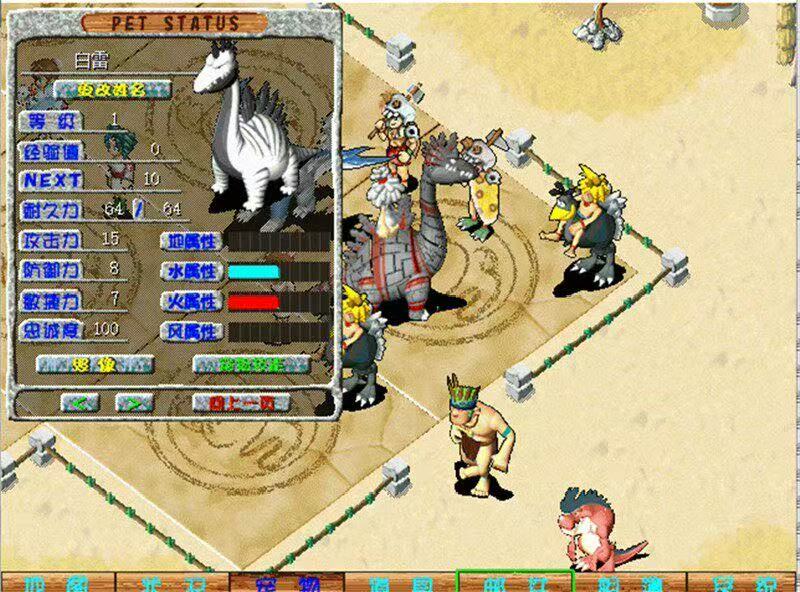Click the pet rename button (更改姓名)
The image size is (800, 592).
[110, 89]
